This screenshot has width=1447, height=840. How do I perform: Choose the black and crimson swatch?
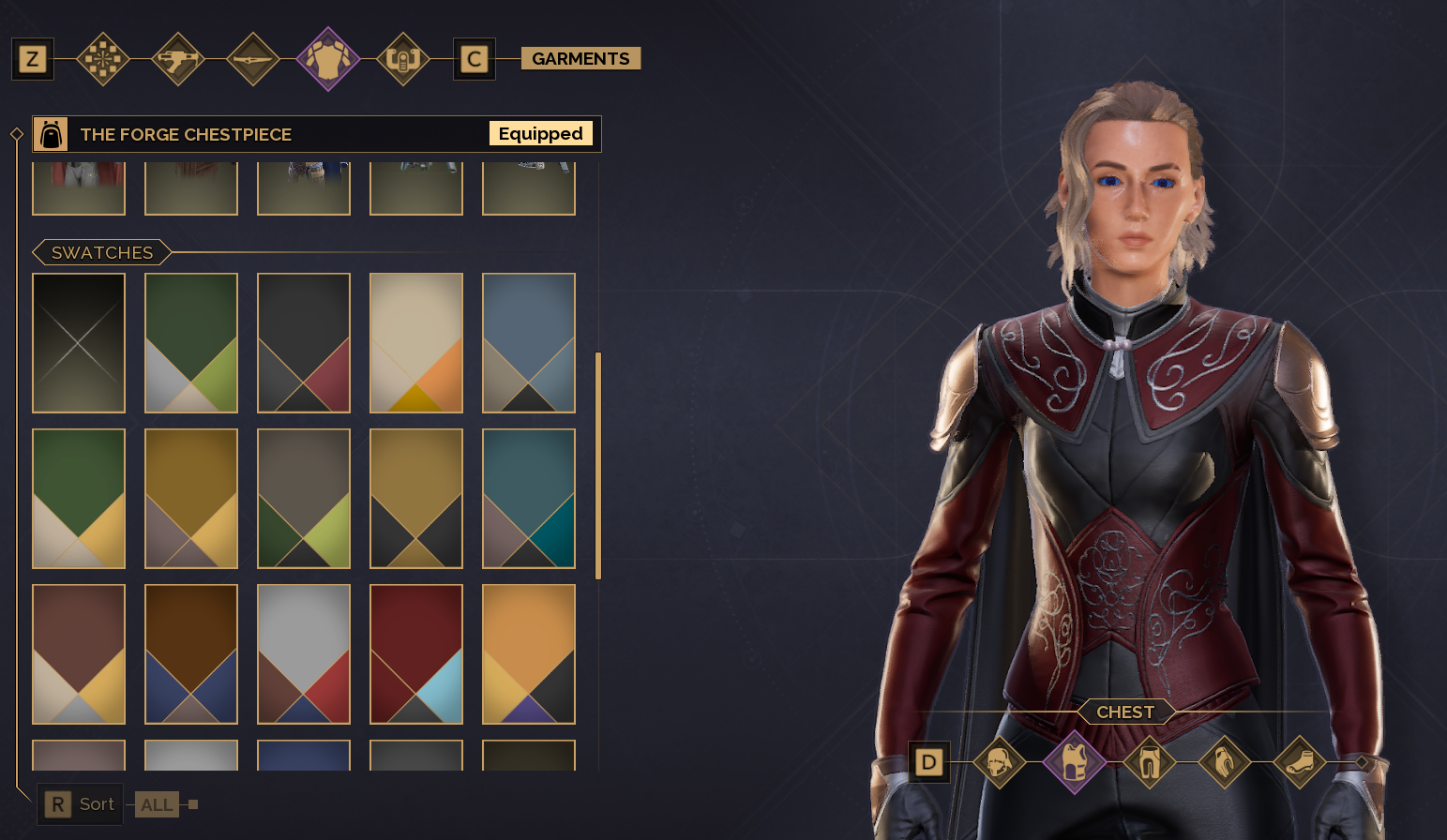point(304,343)
